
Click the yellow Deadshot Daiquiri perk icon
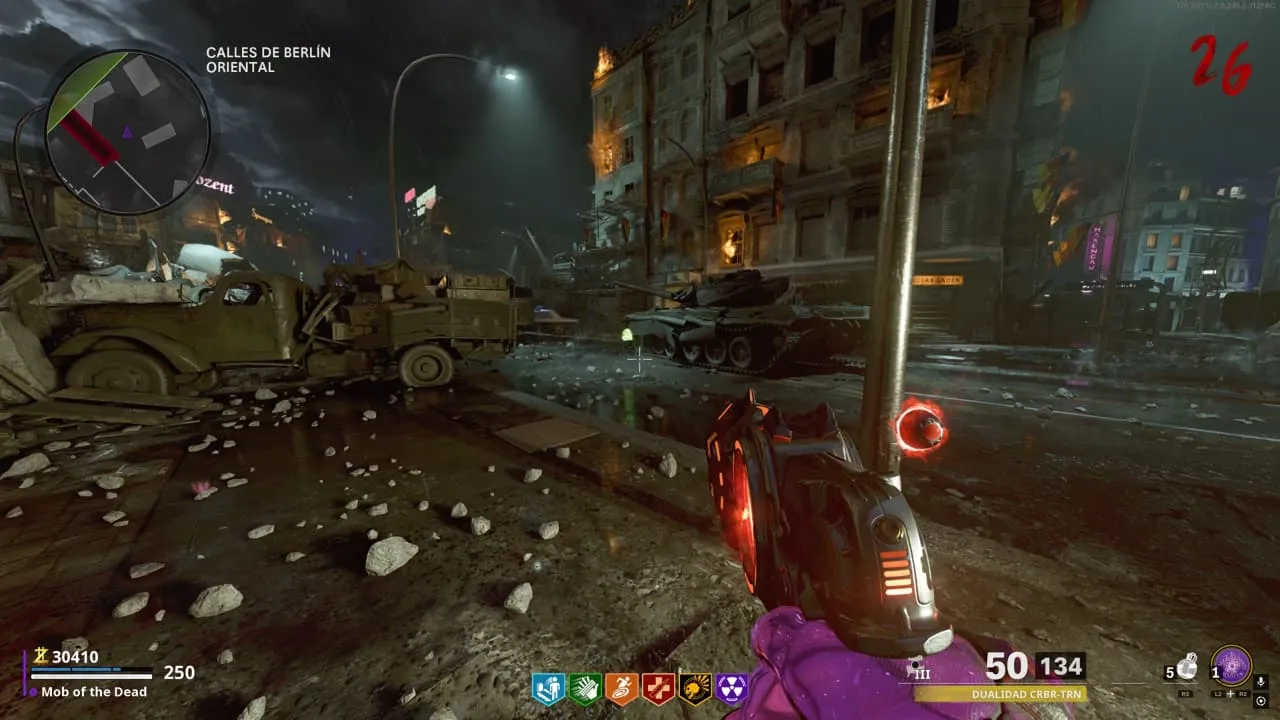pos(695,688)
